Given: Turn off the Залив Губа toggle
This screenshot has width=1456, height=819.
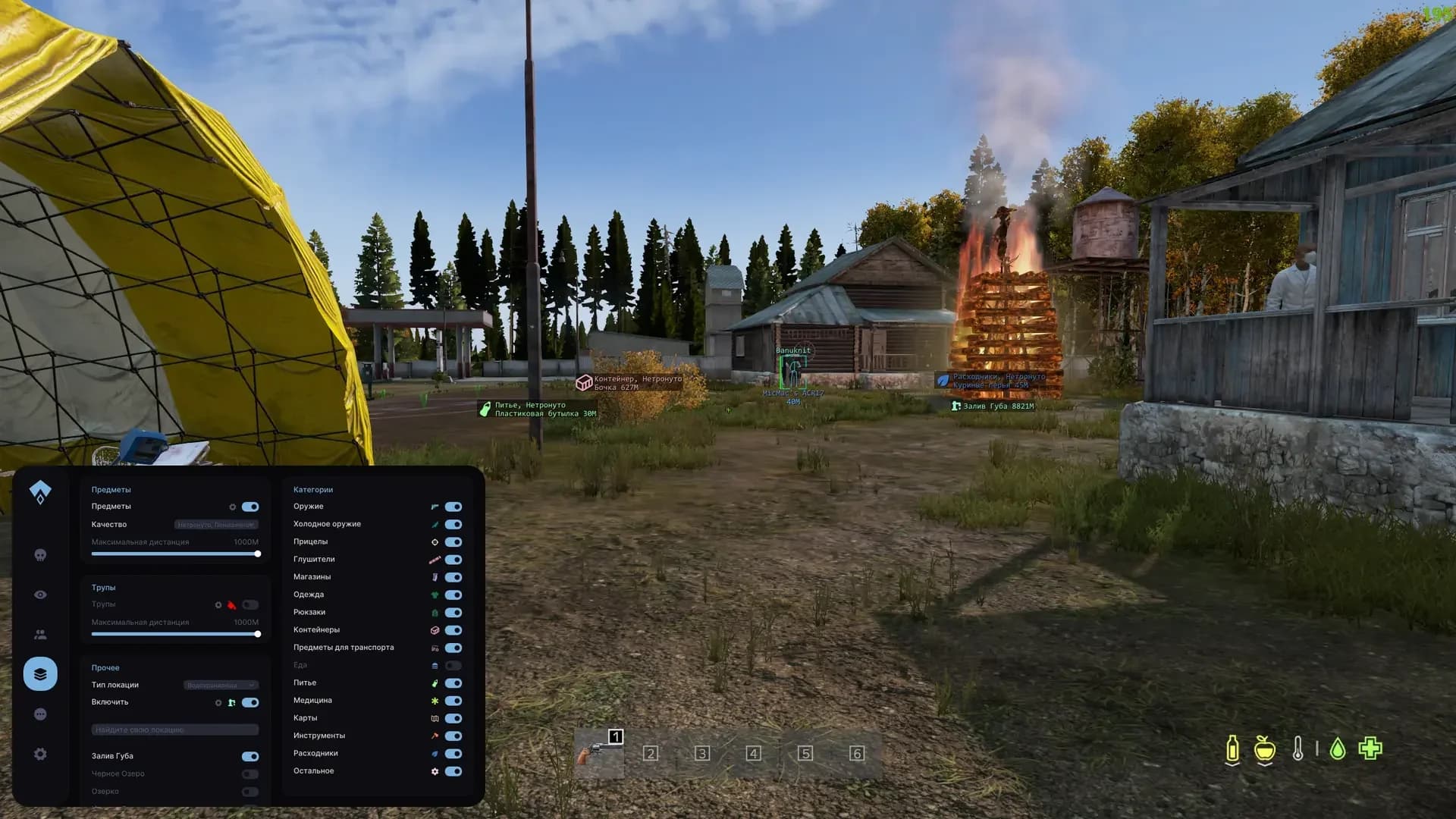Looking at the screenshot, I should 249,756.
